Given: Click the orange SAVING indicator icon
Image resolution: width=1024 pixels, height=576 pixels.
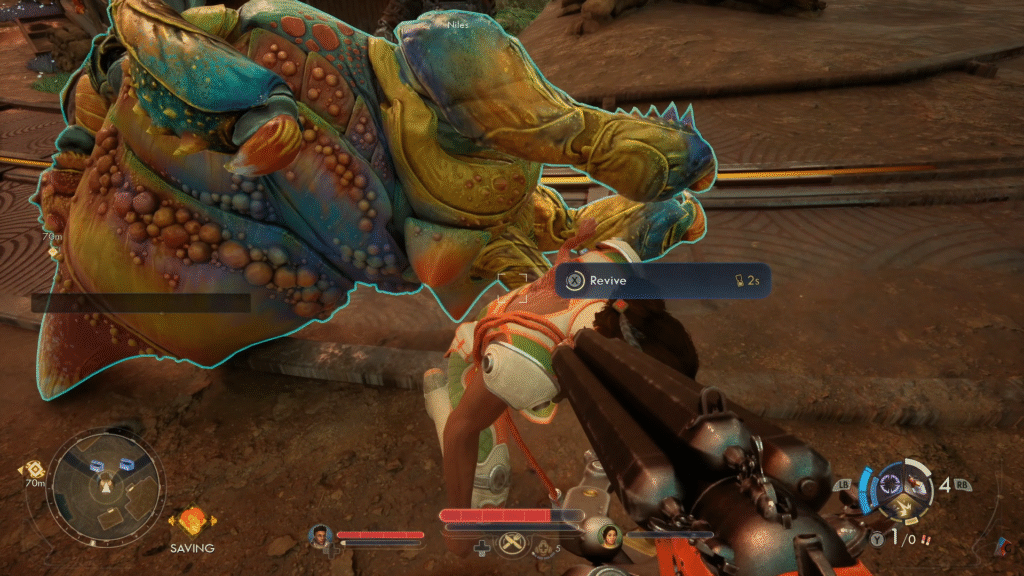Looking at the screenshot, I should click(x=192, y=522).
